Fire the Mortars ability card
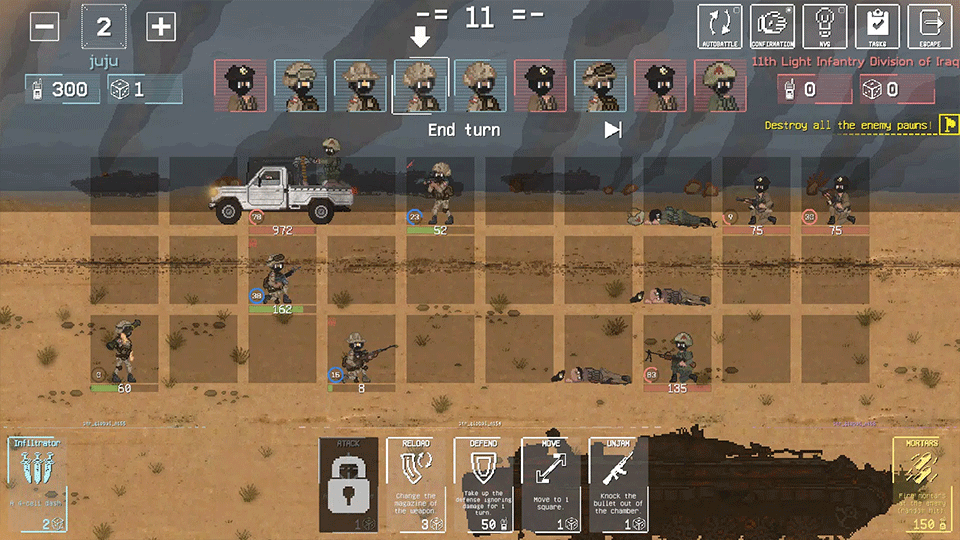This screenshot has width=960, height=540. click(x=923, y=483)
